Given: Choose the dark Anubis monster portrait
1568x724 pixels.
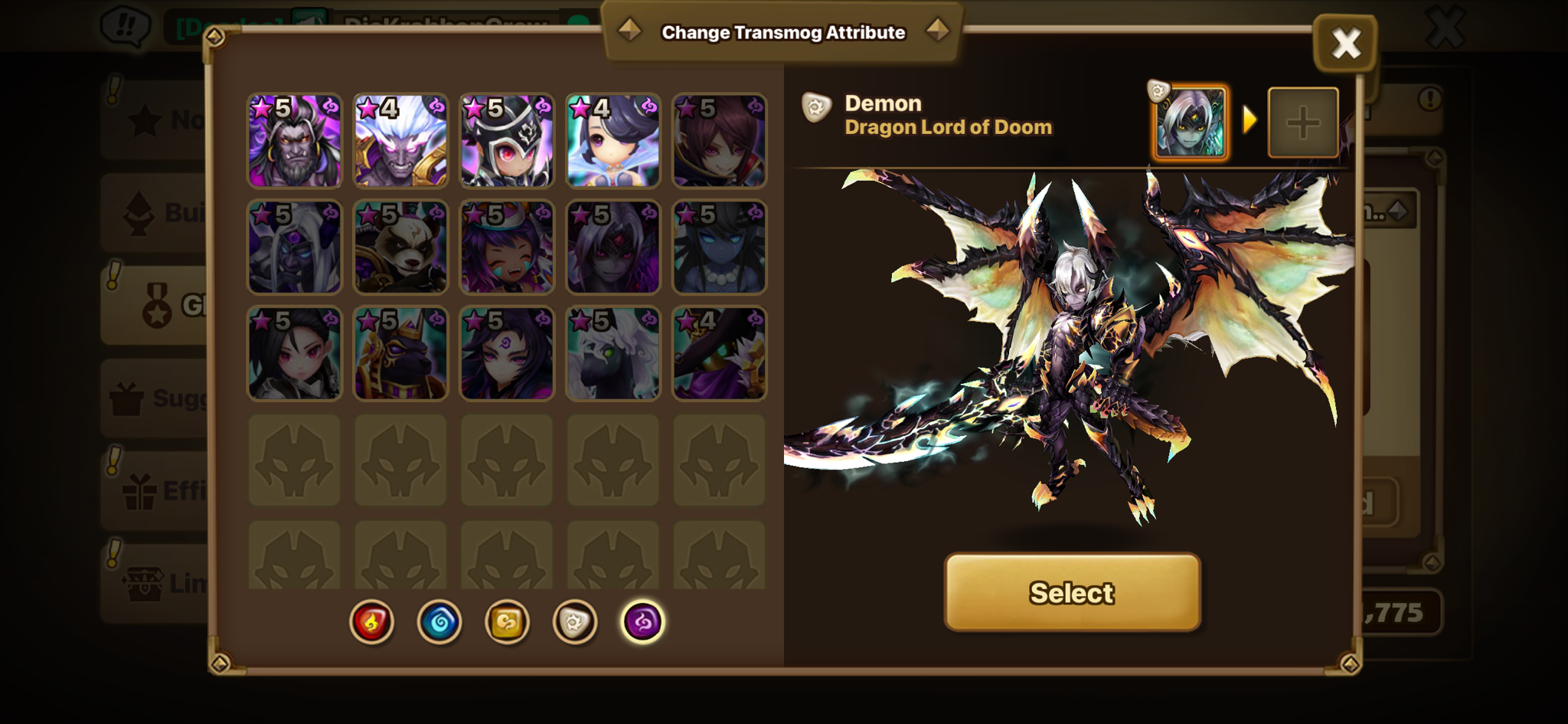Looking at the screenshot, I should [400, 354].
